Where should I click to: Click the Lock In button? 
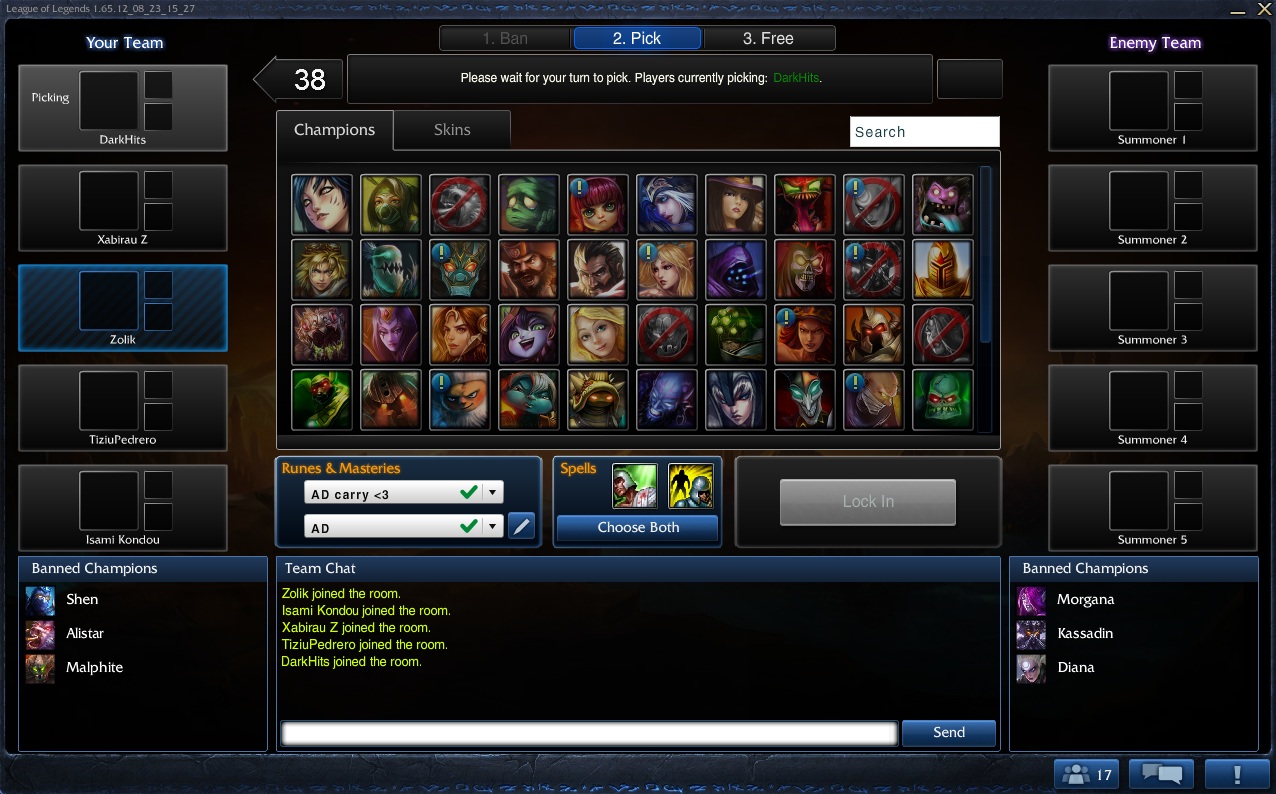(x=867, y=502)
